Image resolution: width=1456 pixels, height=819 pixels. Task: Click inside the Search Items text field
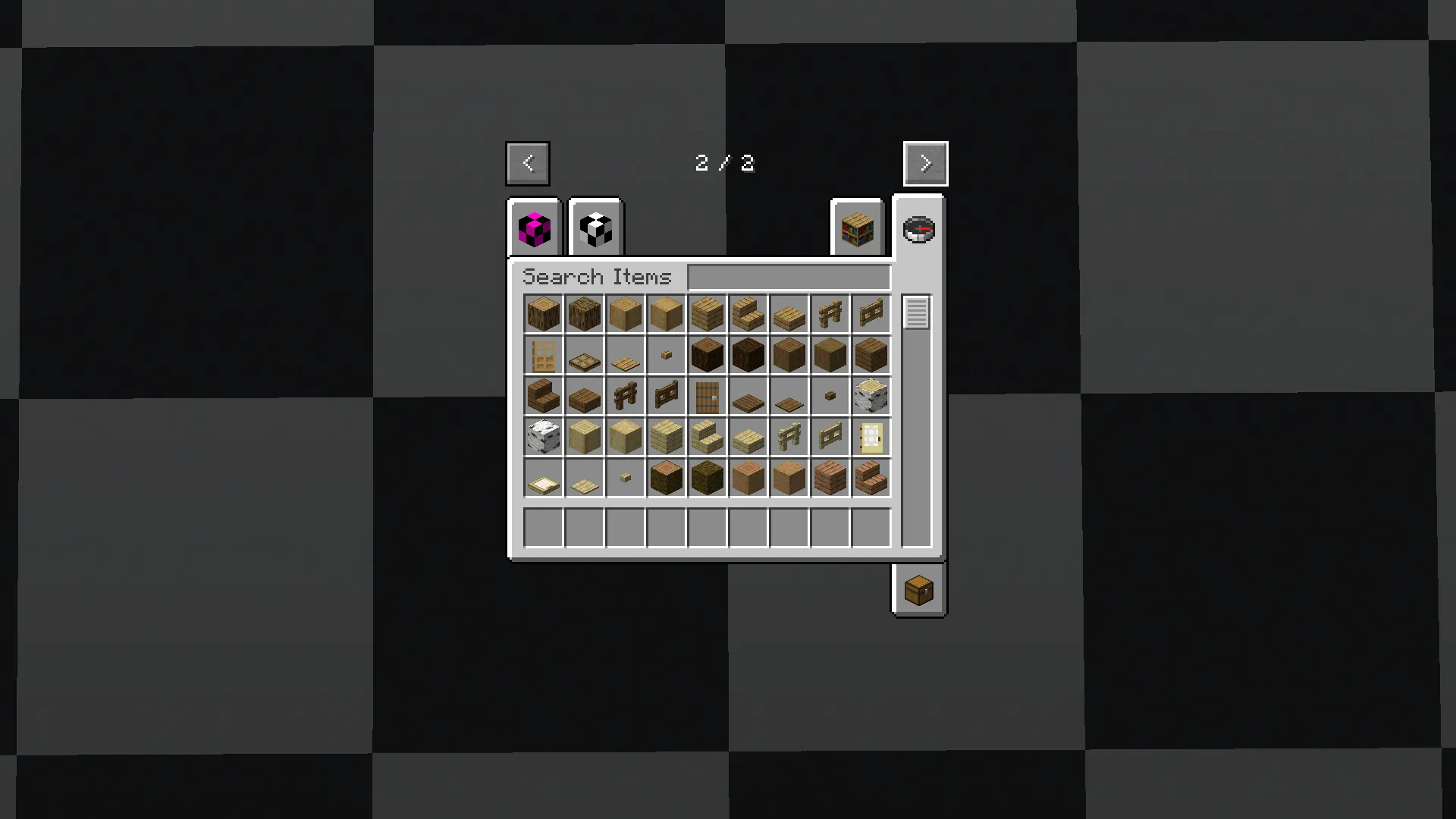(789, 276)
